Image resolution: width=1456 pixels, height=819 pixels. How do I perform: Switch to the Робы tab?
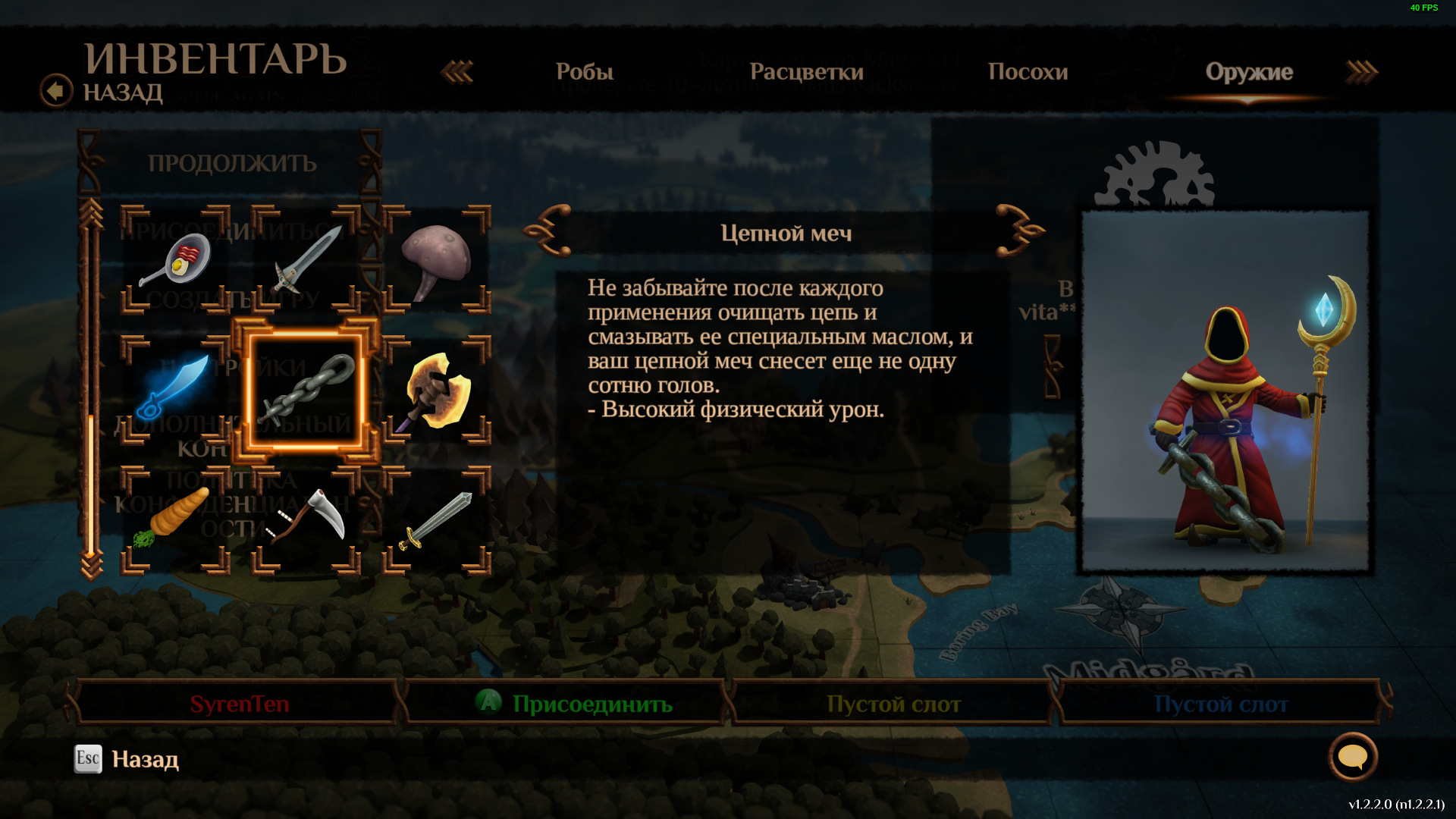pos(584,72)
